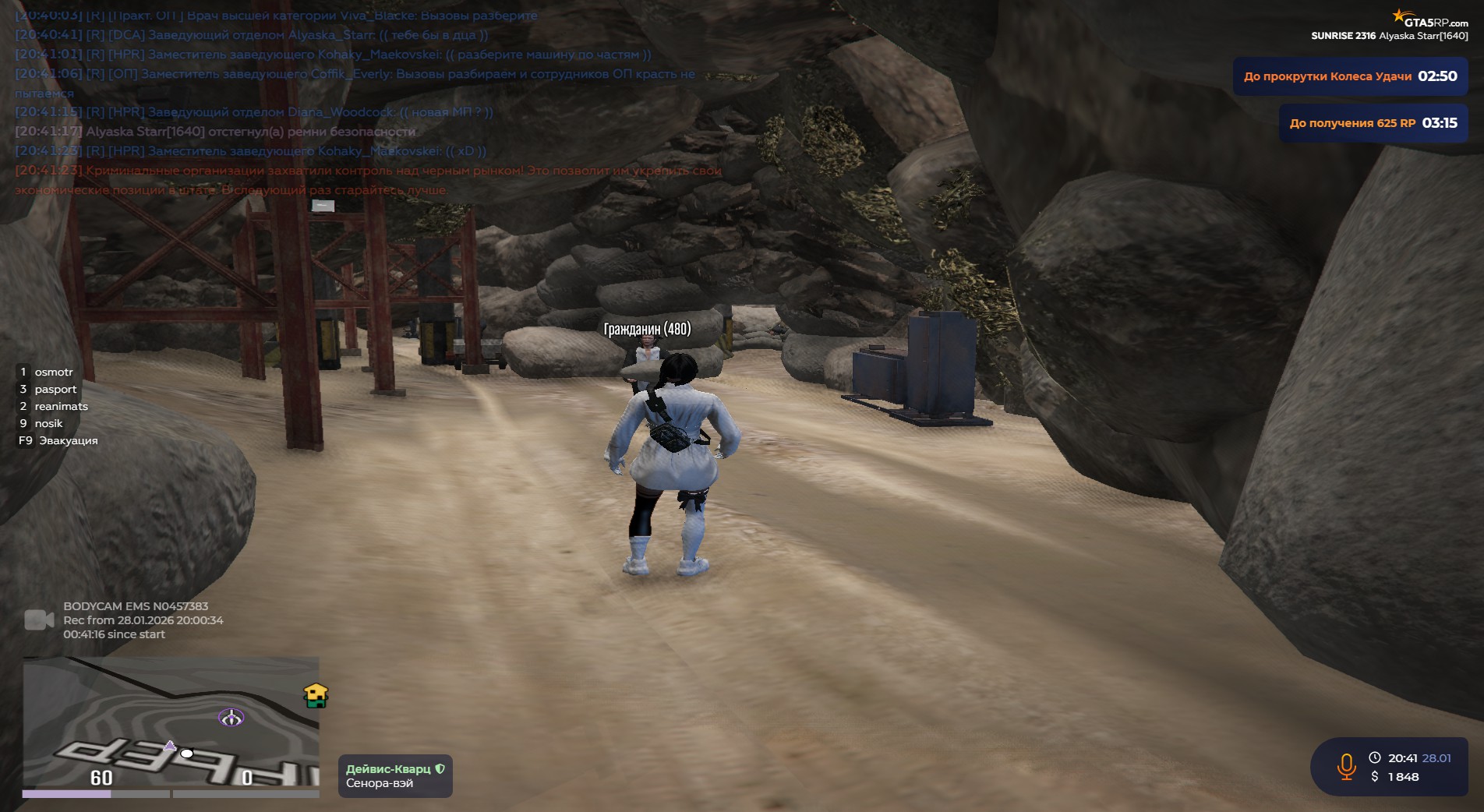Click the minimap in the corner
Screen dimensions: 1484x812
coord(171,722)
